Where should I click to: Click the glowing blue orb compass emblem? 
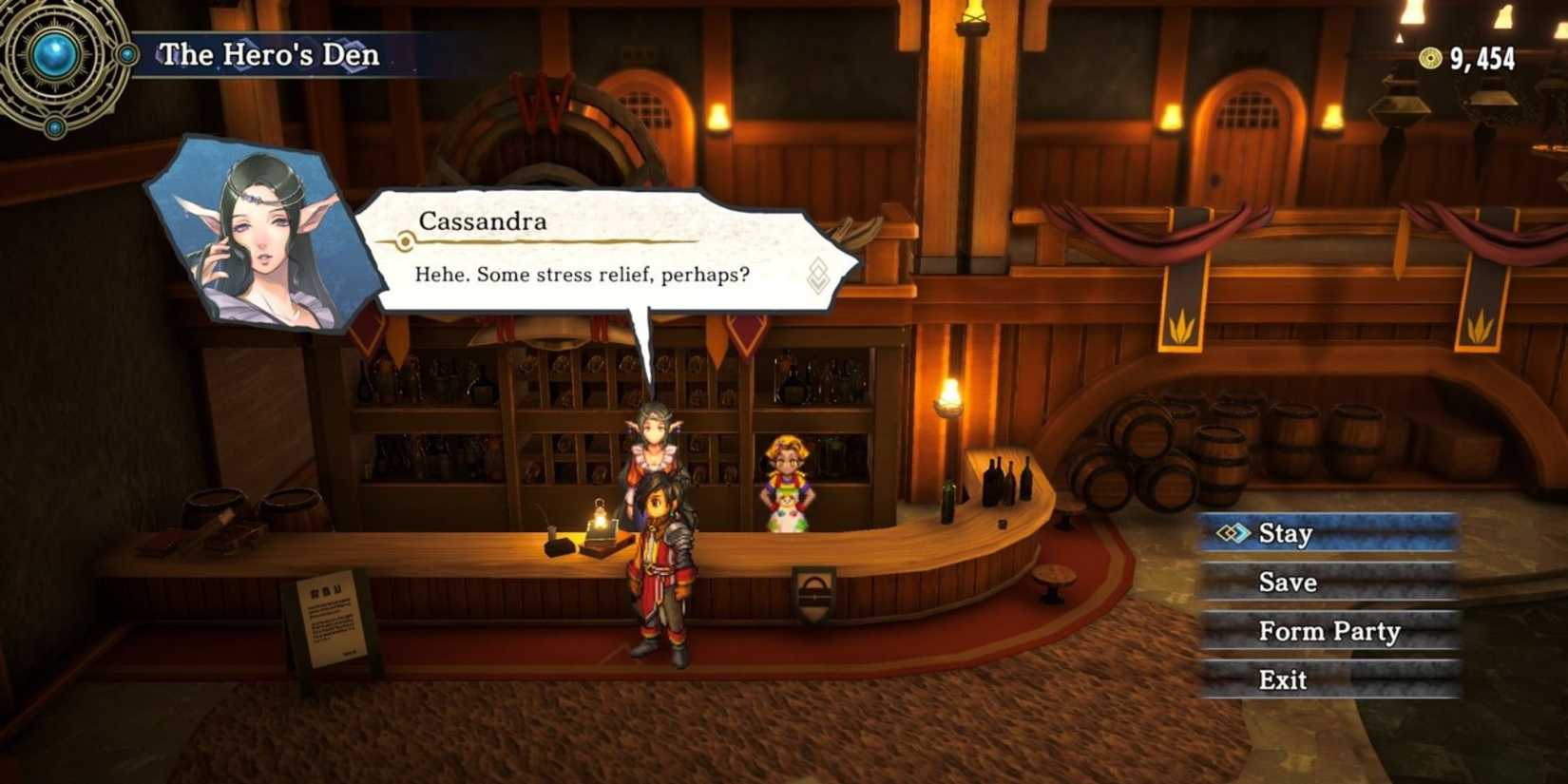pos(55,54)
